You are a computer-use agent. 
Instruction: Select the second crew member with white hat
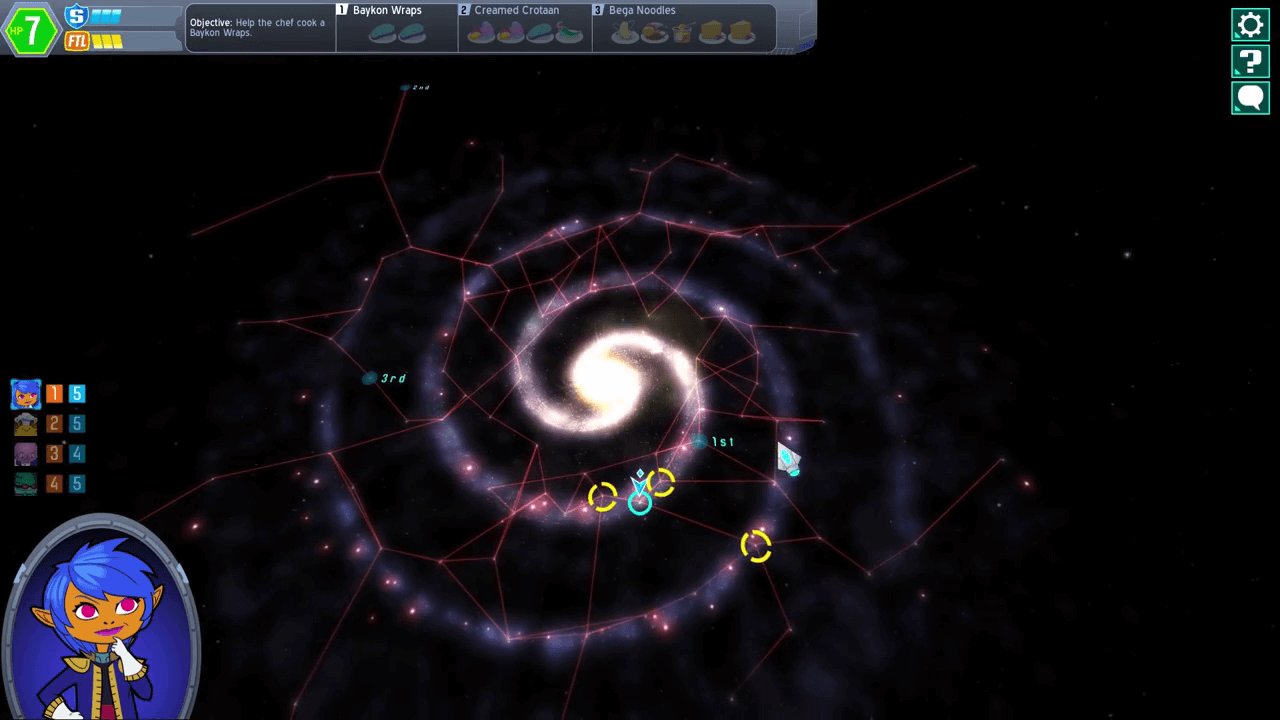pos(26,424)
